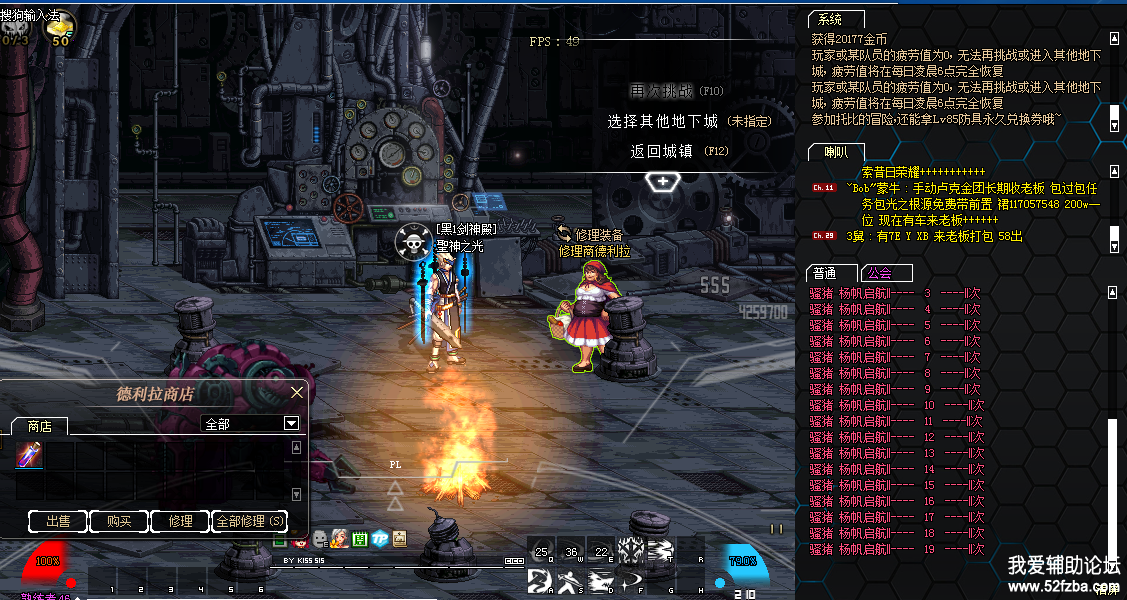Select the 系统 system message tab

click(x=830, y=20)
